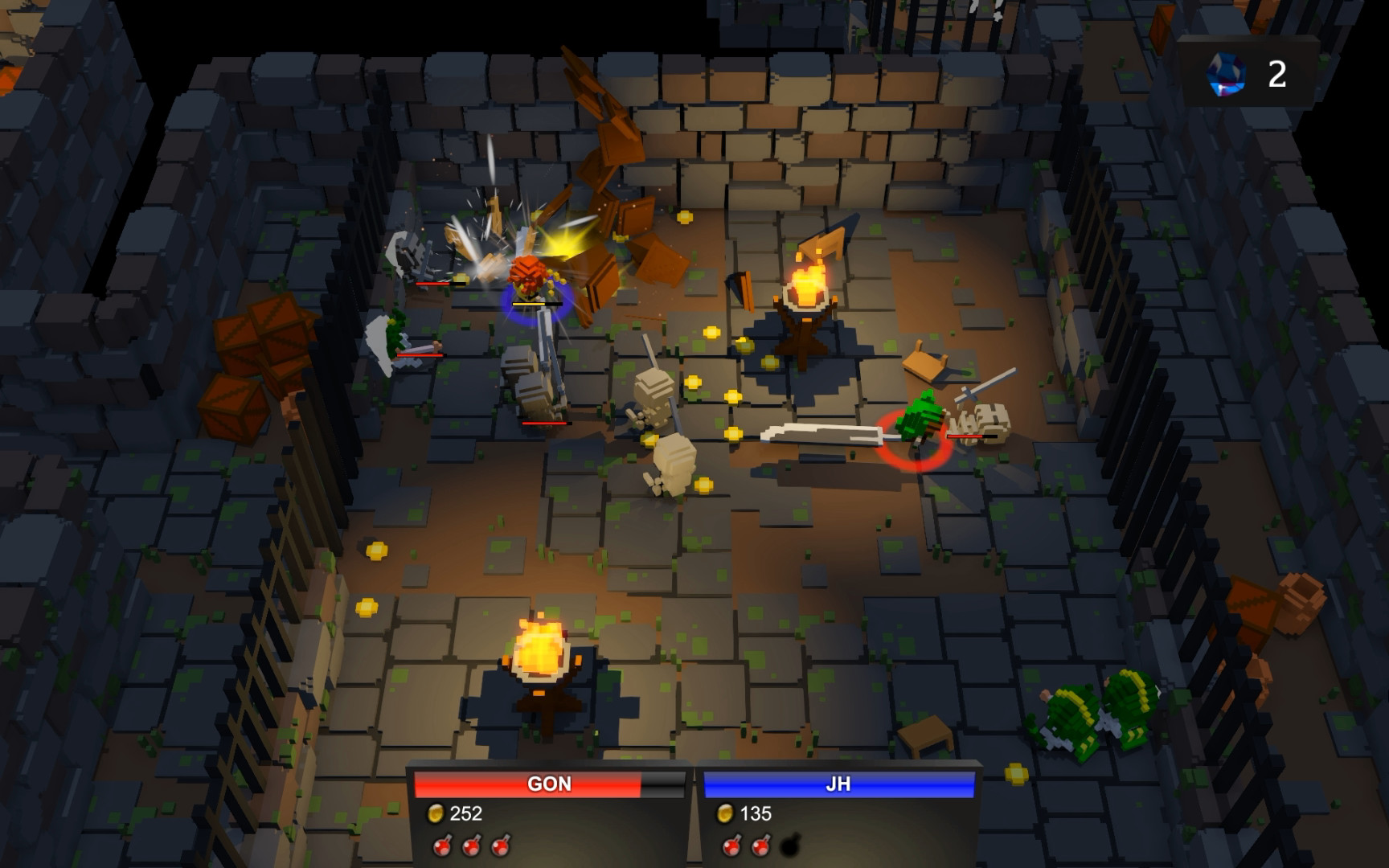Click the coin count reading 252

[465, 813]
